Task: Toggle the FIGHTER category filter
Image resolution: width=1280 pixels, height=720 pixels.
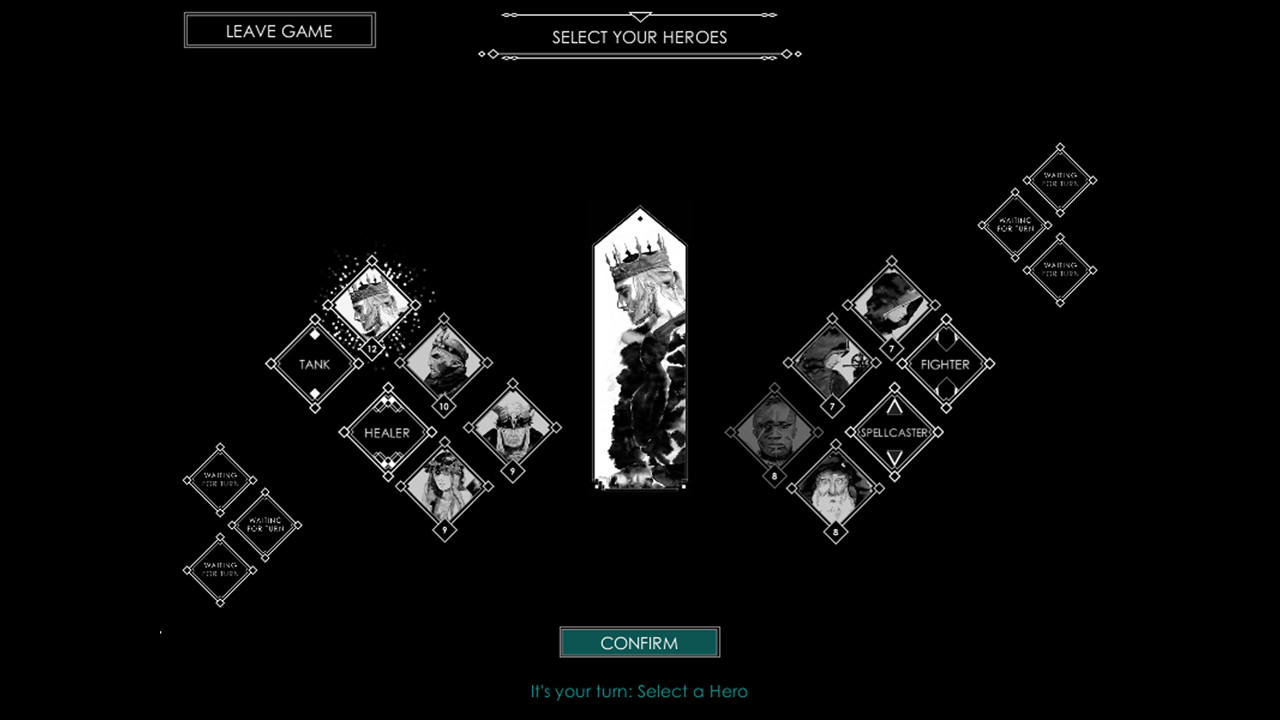Action: click(x=944, y=364)
